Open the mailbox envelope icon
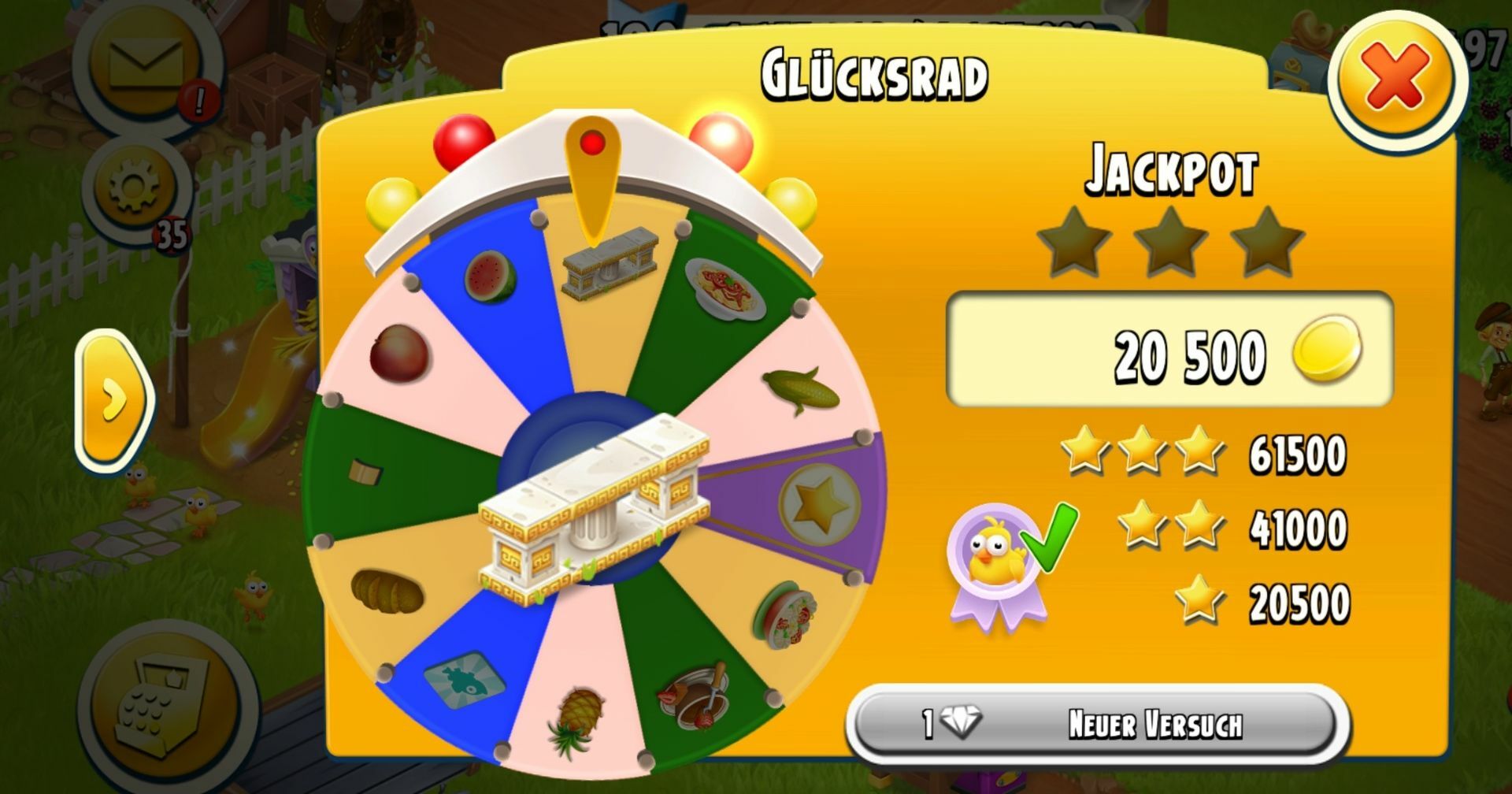1512x794 pixels. (146, 65)
